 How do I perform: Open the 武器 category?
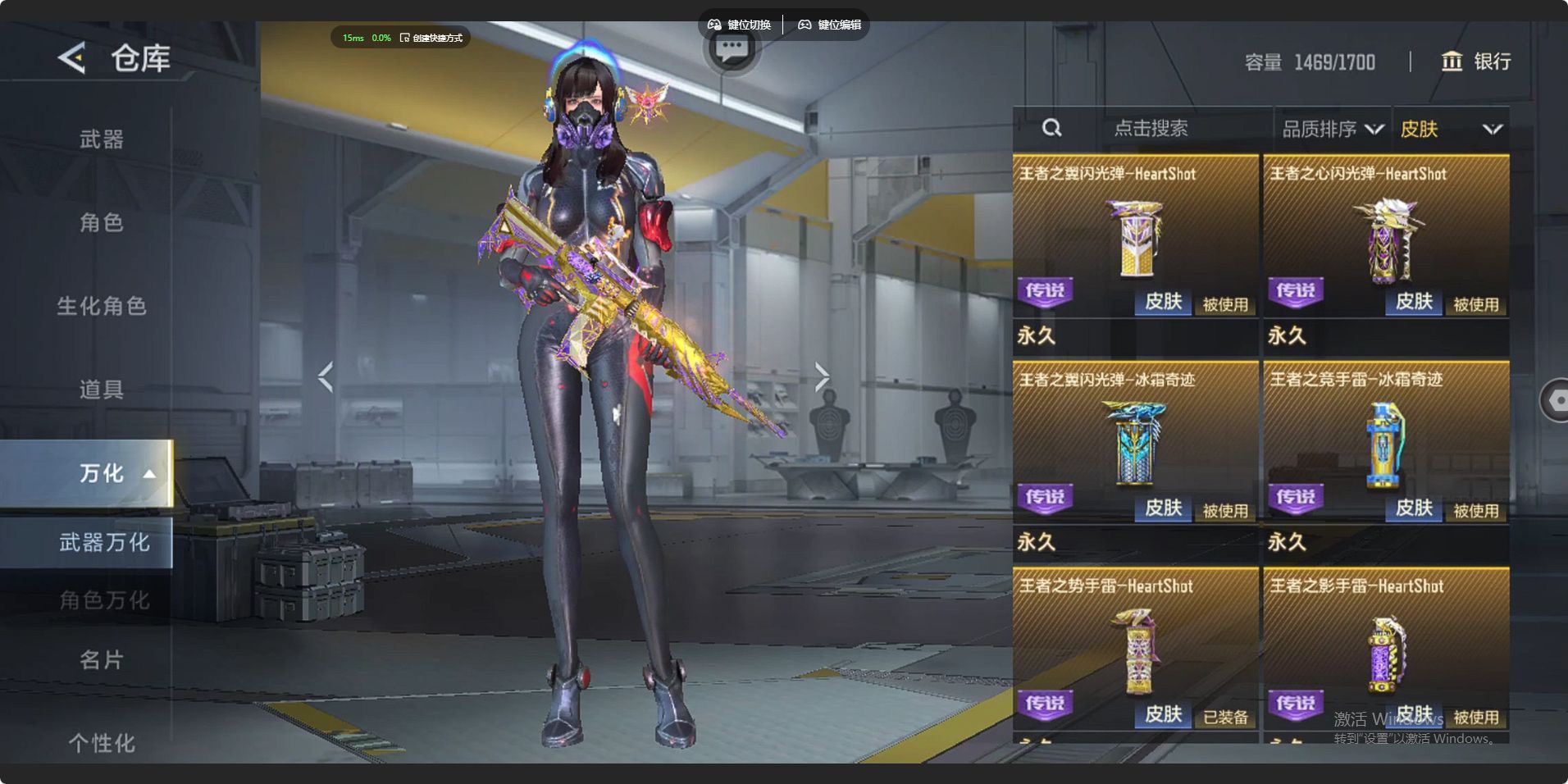[101, 139]
